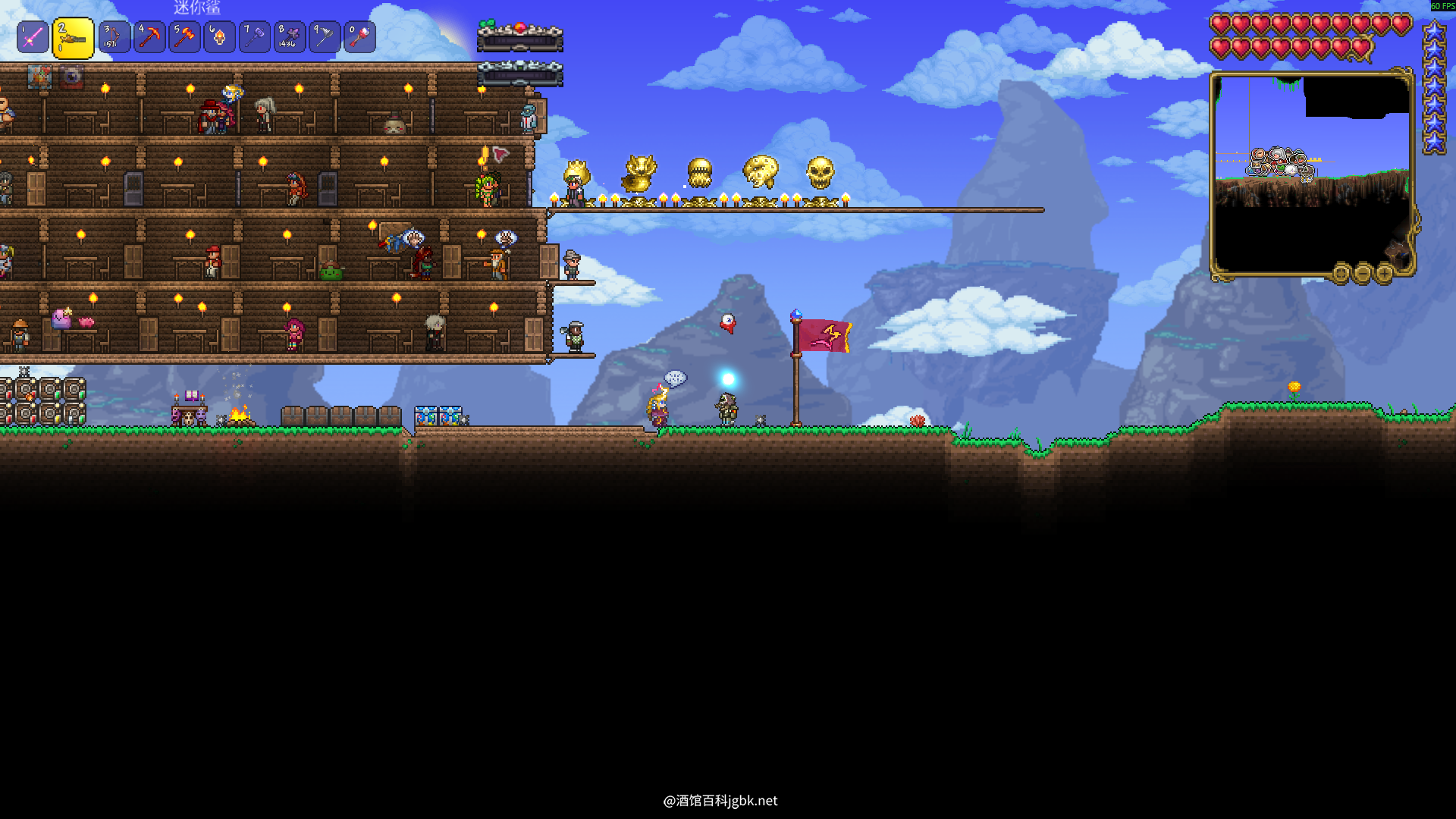This screenshot has width=1456, height=819.
Task: Click the eye pet buff icon
Action: [x=72, y=77]
